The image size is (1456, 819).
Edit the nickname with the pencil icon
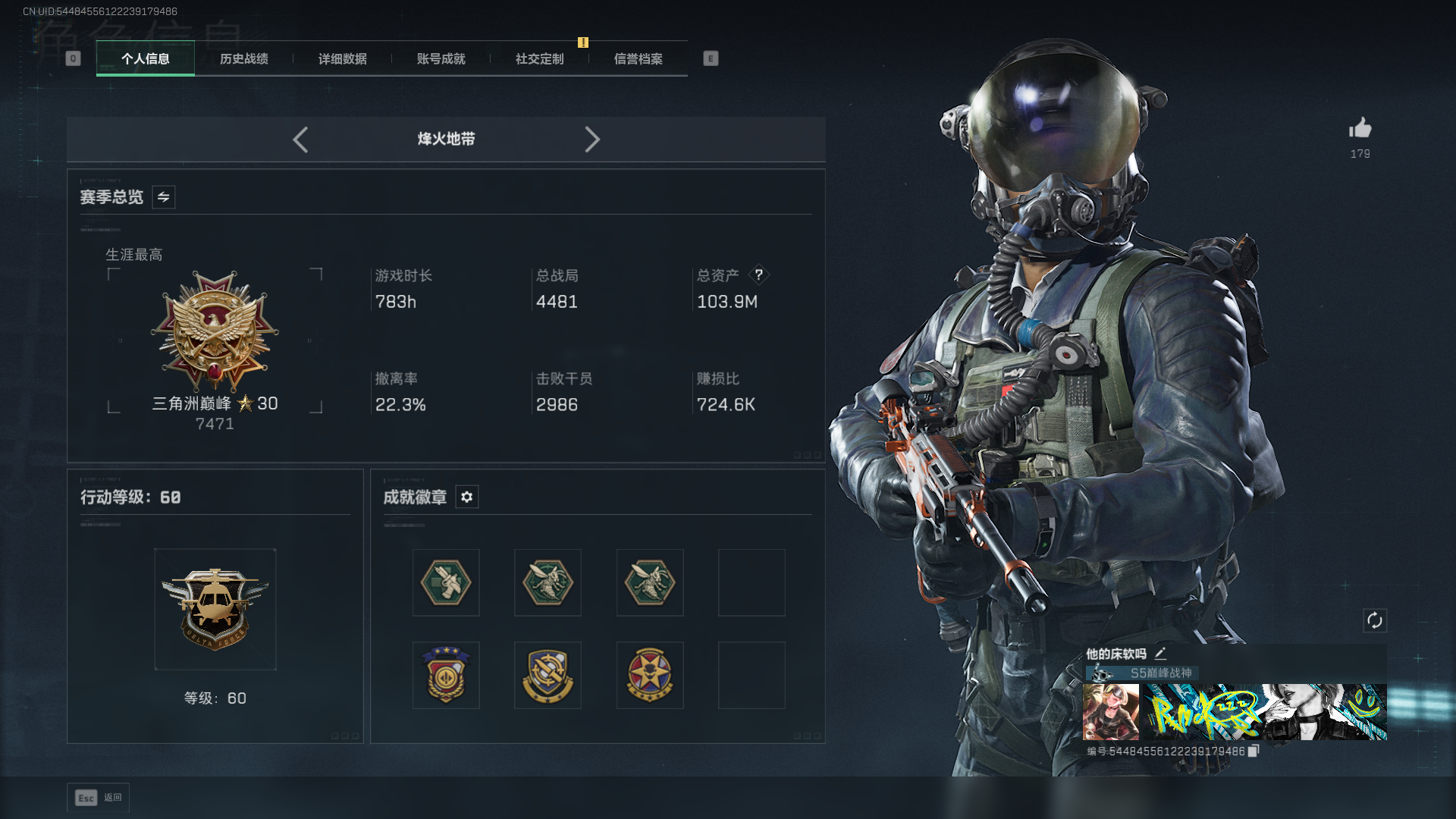tap(1160, 654)
